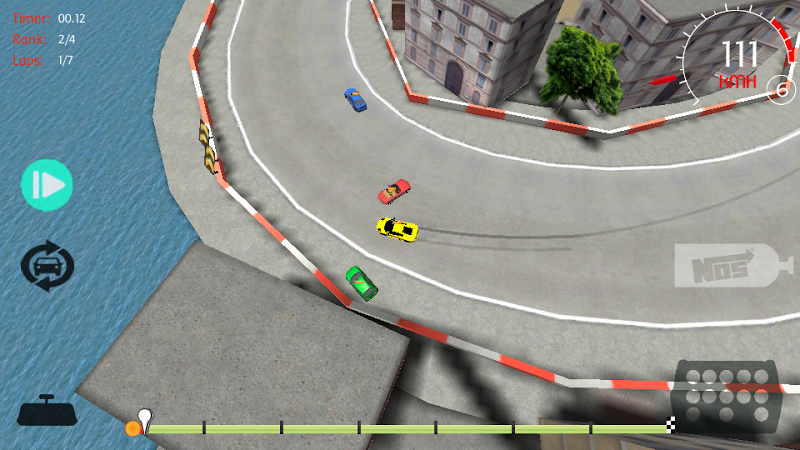Switch camera view with car icon

[47, 267]
